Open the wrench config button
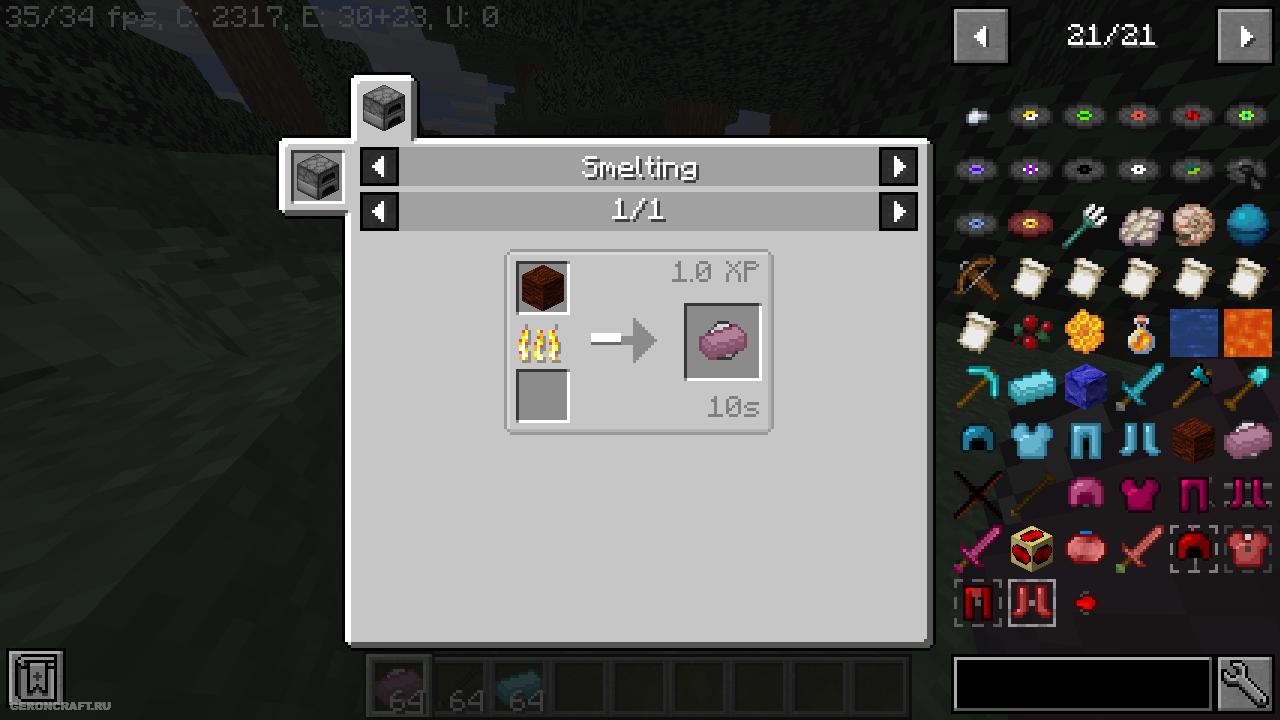This screenshot has height=720, width=1280. click(1245, 684)
